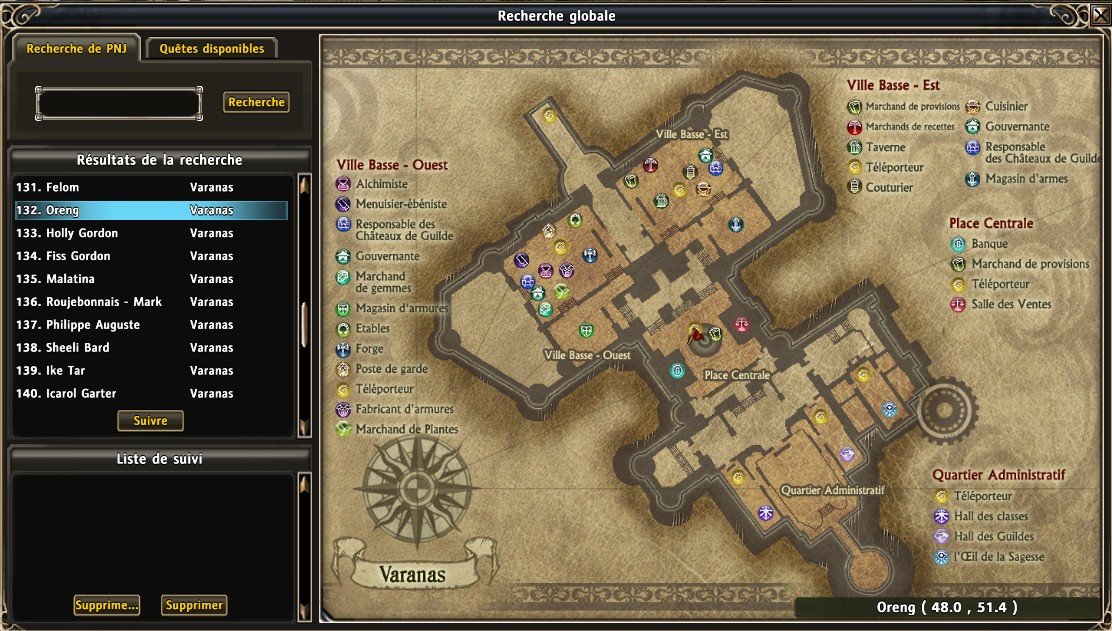Switch to the Quêtes disponibles tab
This screenshot has width=1112, height=631.
point(211,48)
